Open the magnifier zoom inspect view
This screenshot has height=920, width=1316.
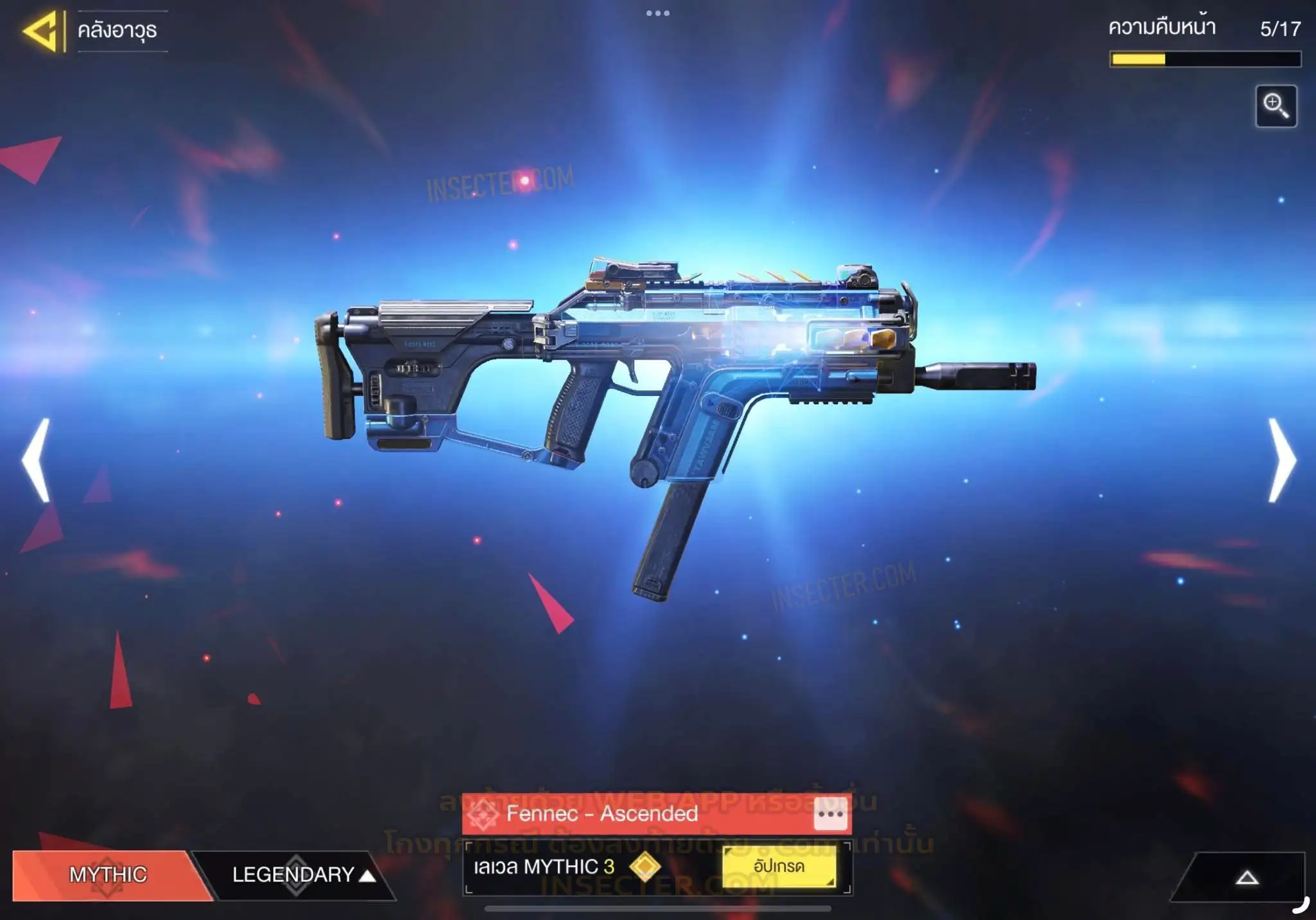coord(1276,106)
